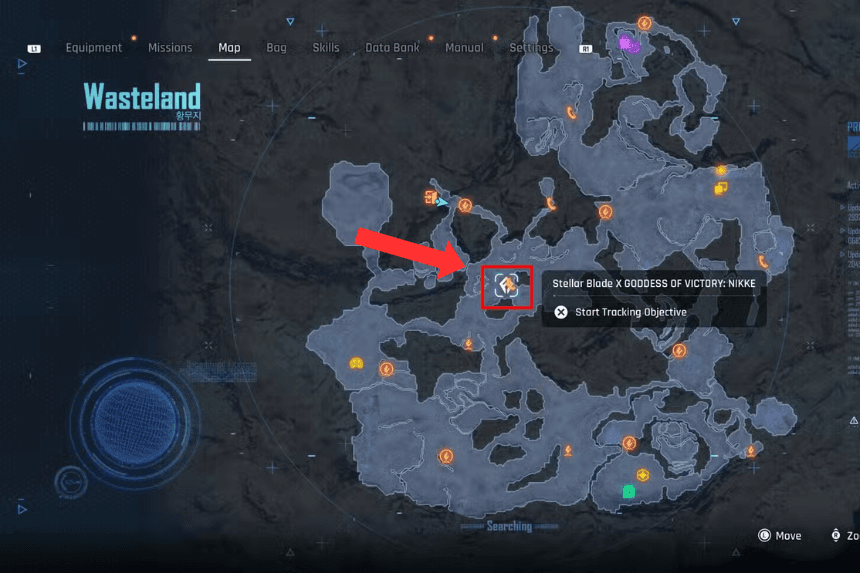Select the Map tab
The image size is (860, 573).
point(229,48)
